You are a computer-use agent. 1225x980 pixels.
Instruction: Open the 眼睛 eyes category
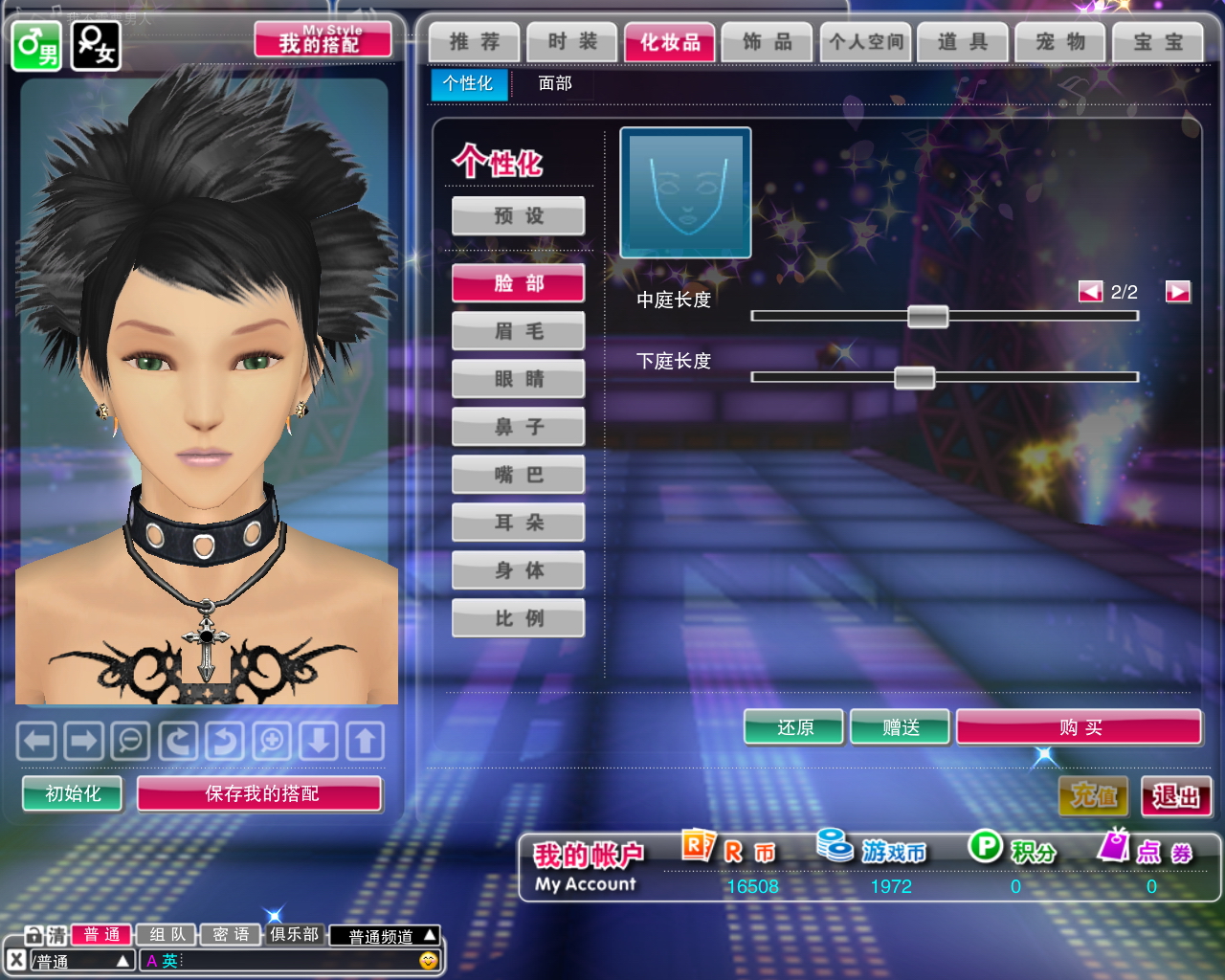point(519,379)
